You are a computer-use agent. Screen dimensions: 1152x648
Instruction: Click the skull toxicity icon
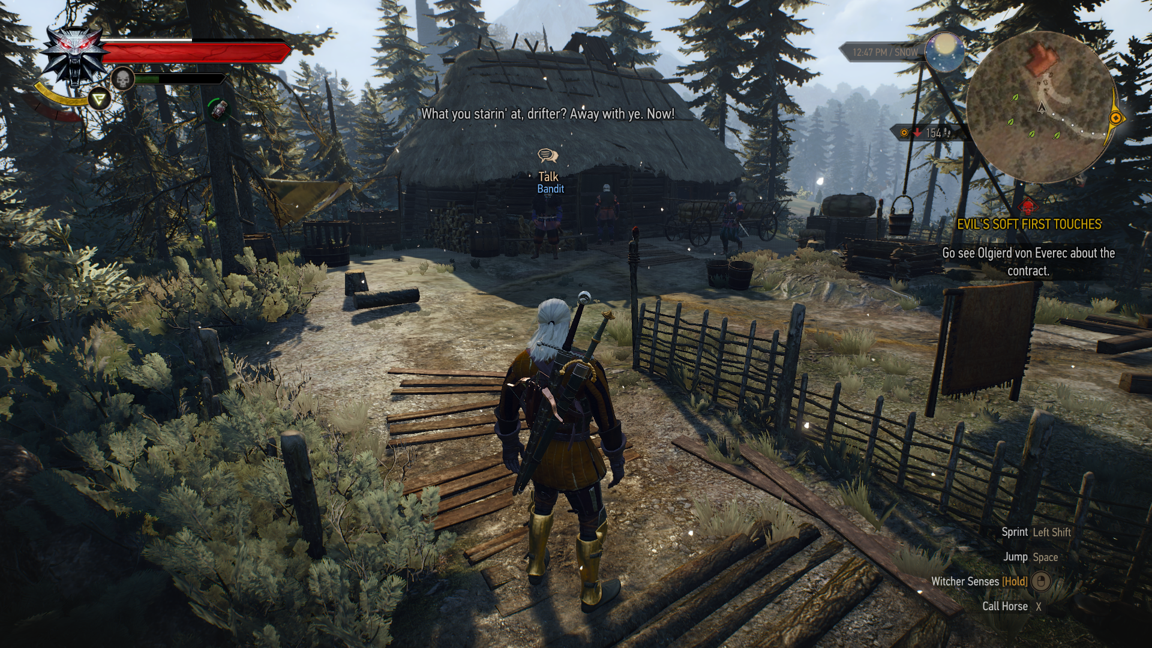tap(123, 78)
